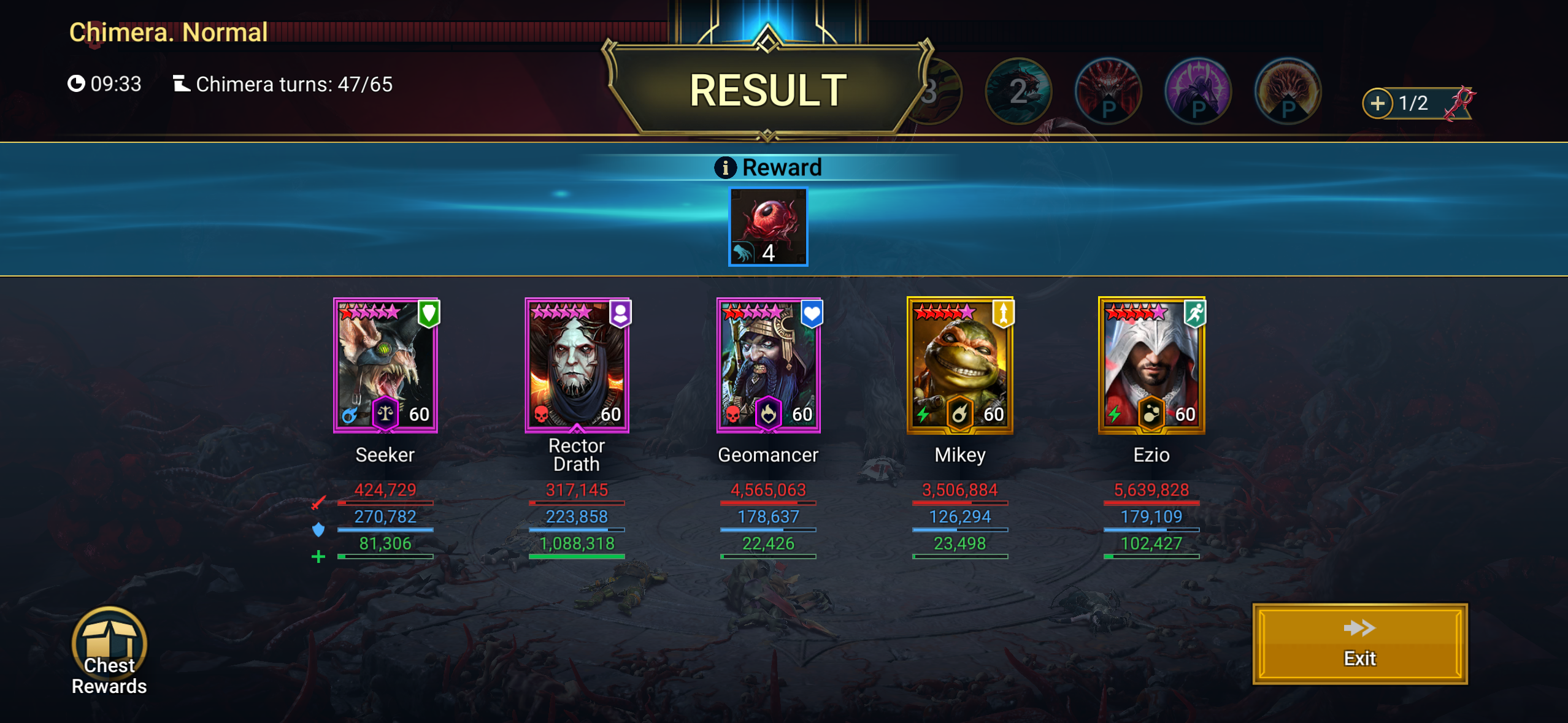The image size is (1568, 723).
Task: Exit the result screen
Action: (x=1359, y=644)
